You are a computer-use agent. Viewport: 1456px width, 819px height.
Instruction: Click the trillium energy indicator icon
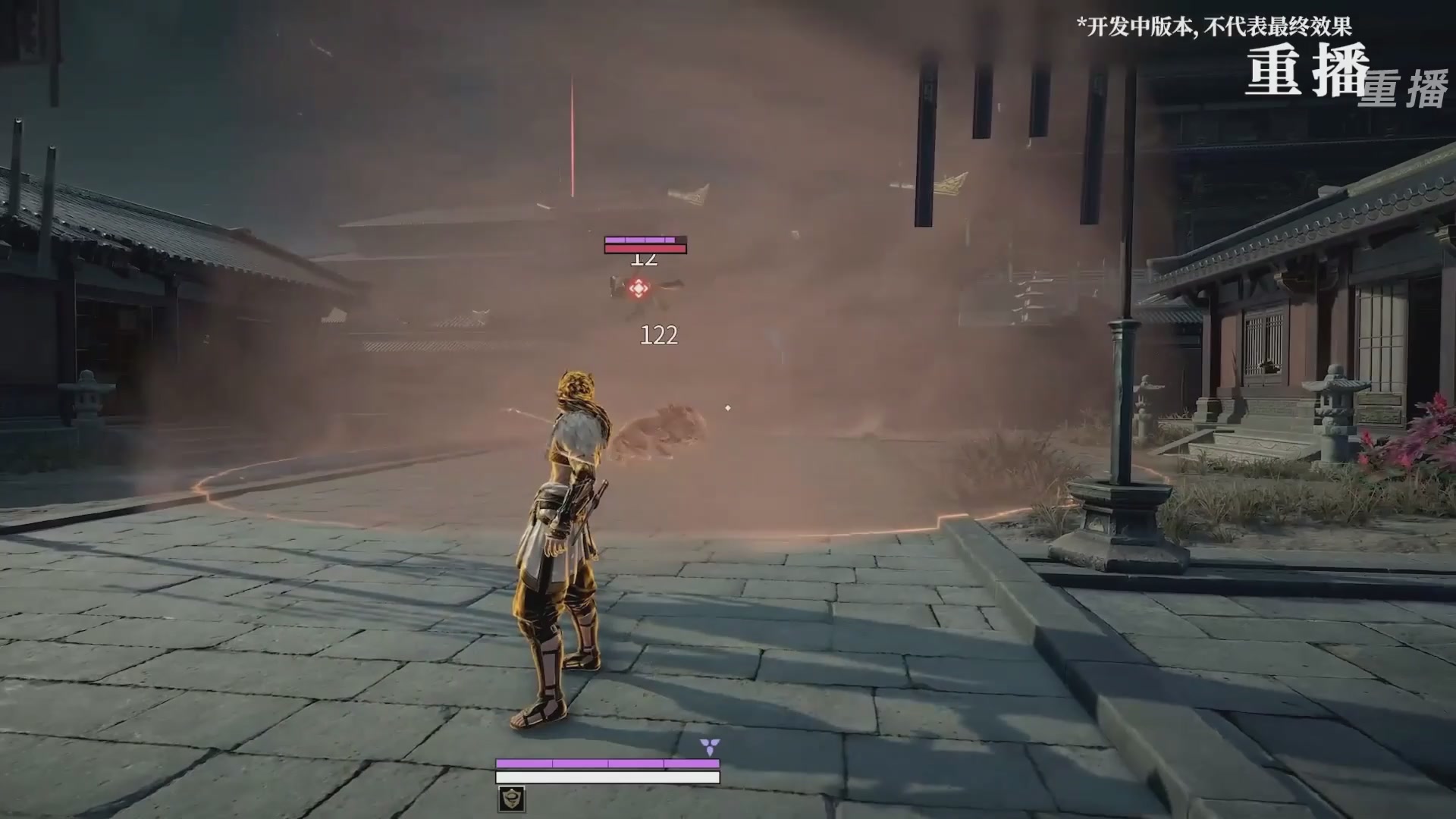711,748
